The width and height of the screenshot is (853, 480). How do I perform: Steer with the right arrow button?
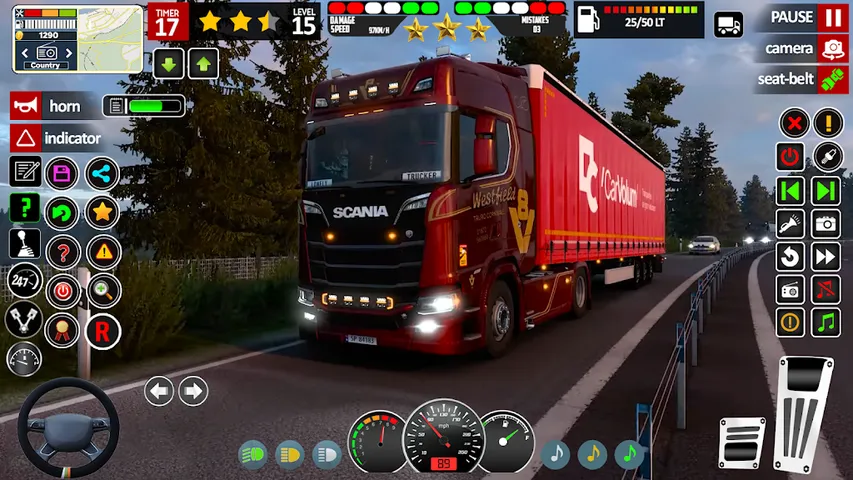(x=193, y=391)
